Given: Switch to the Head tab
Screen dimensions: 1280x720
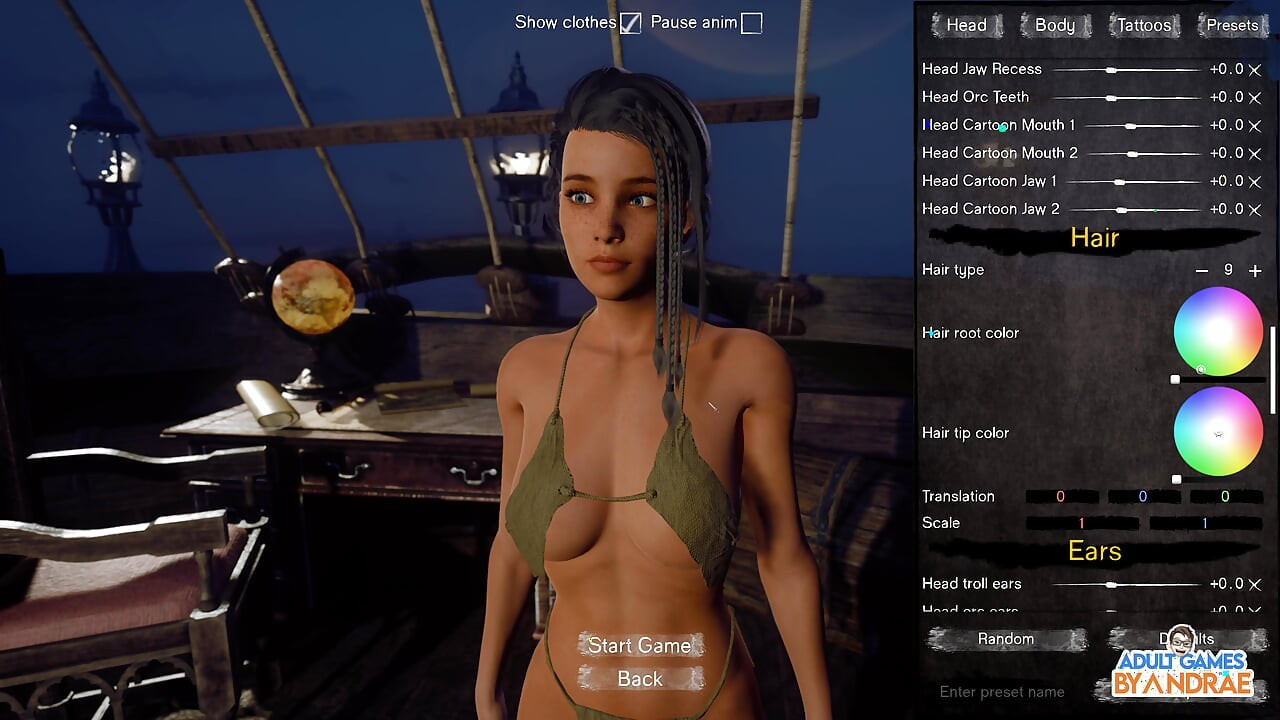Looking at the screenshot, I should coord(965,24).
